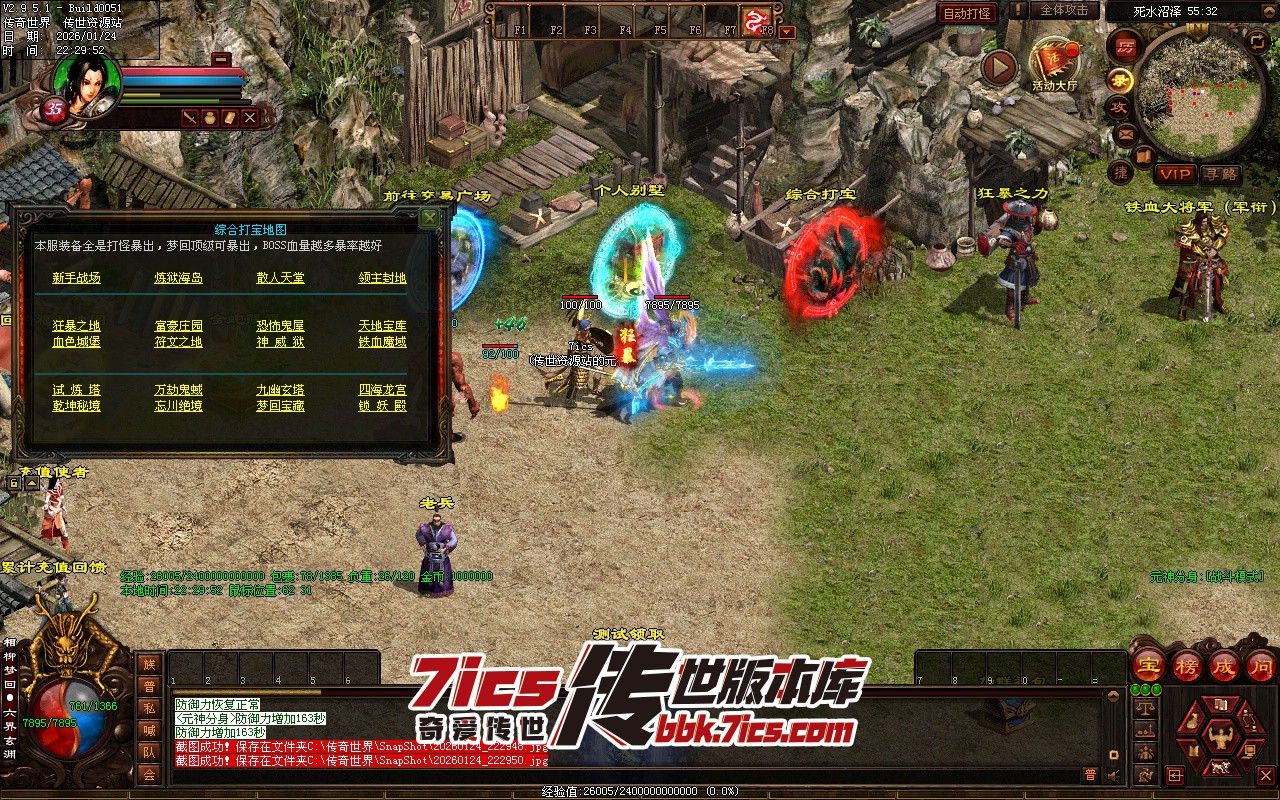Close the 综合打宝地图 window

[429, 217]
